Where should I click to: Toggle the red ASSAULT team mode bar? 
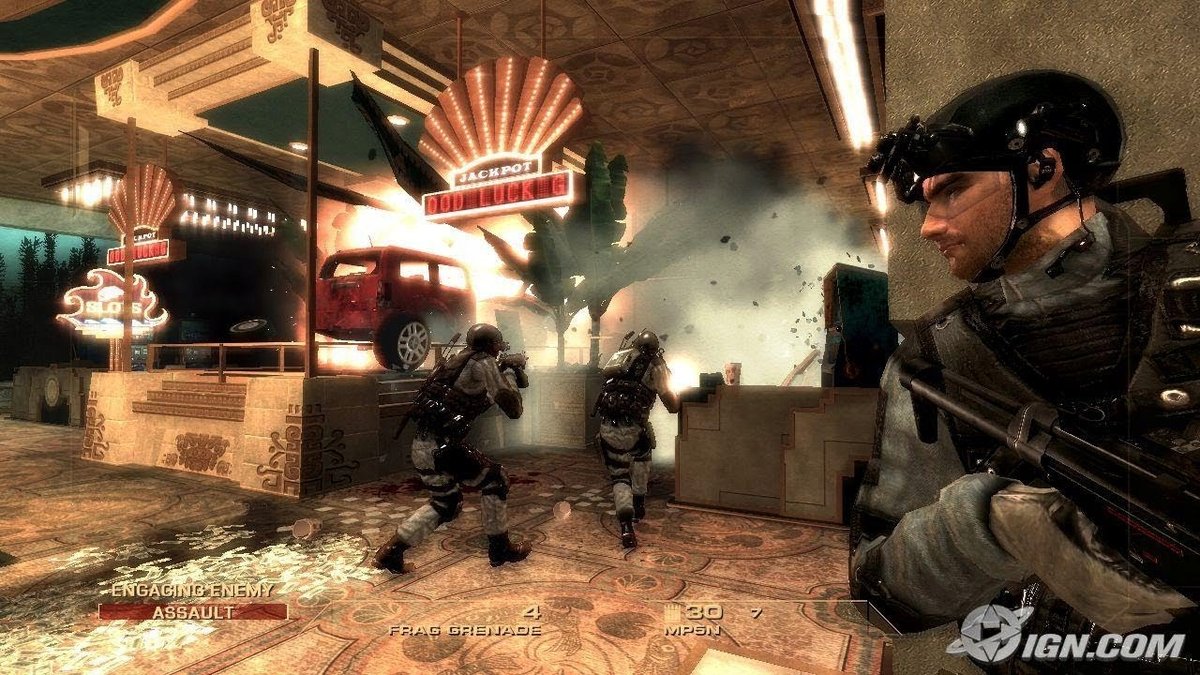pos(192,611)
